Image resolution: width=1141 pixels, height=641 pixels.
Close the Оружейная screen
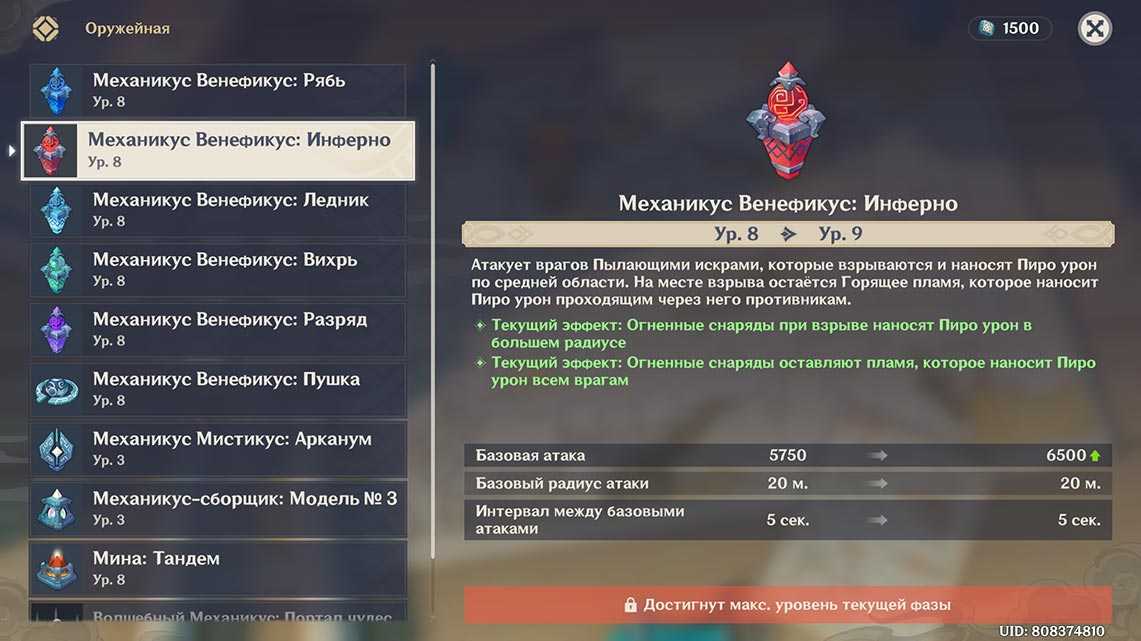[1095, 29]
